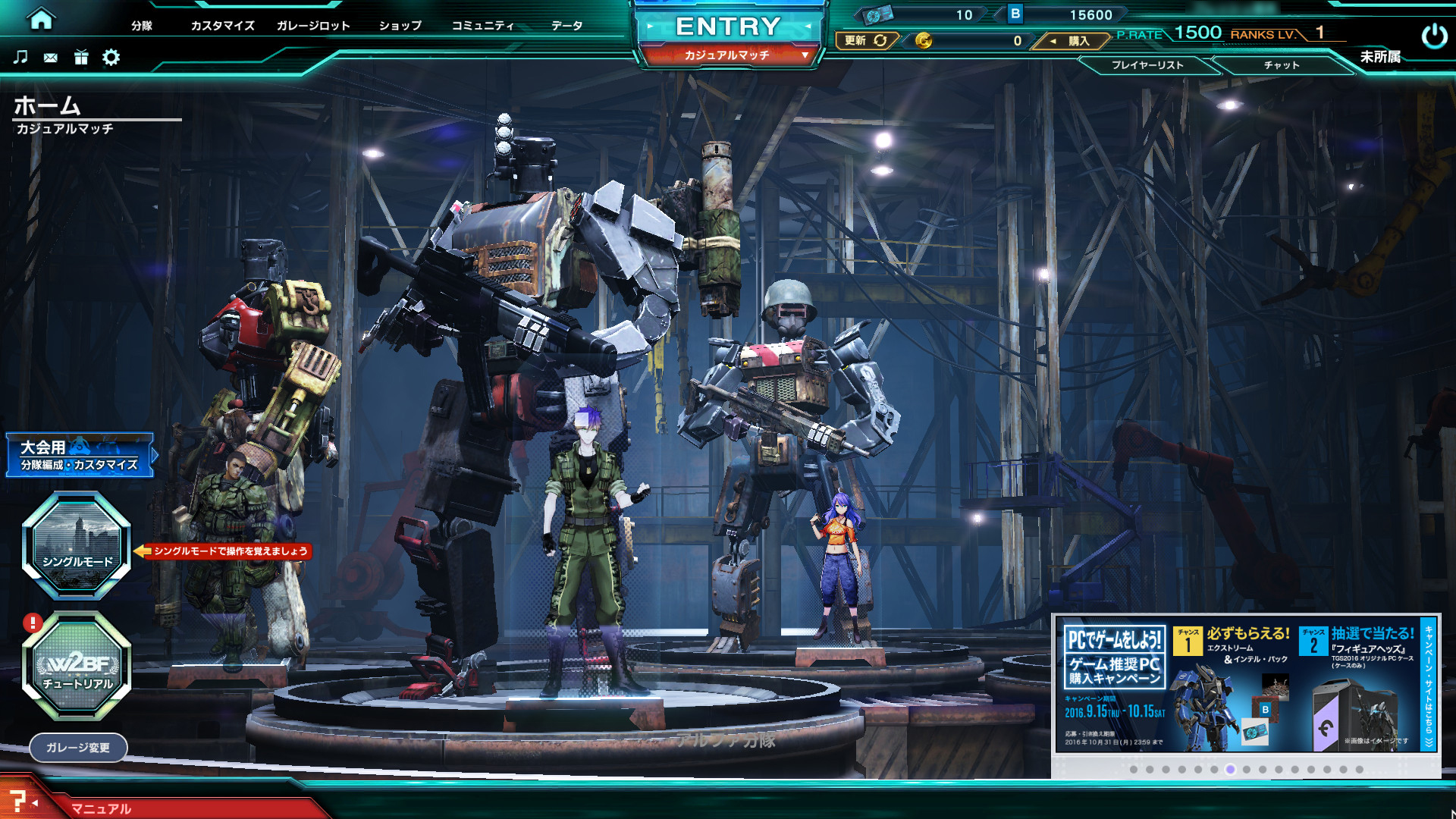Open the カスタマイズ menu
This screenshot has width=1456, height=819.
tap(222, 26)
